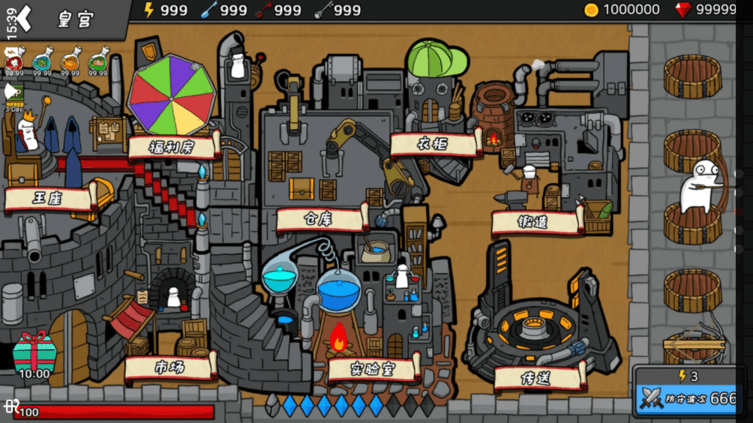Enter the 实验室 laboratory
The width and height of the screenshot is (753, 423).
pyautogui.click(x=372, y=369)
